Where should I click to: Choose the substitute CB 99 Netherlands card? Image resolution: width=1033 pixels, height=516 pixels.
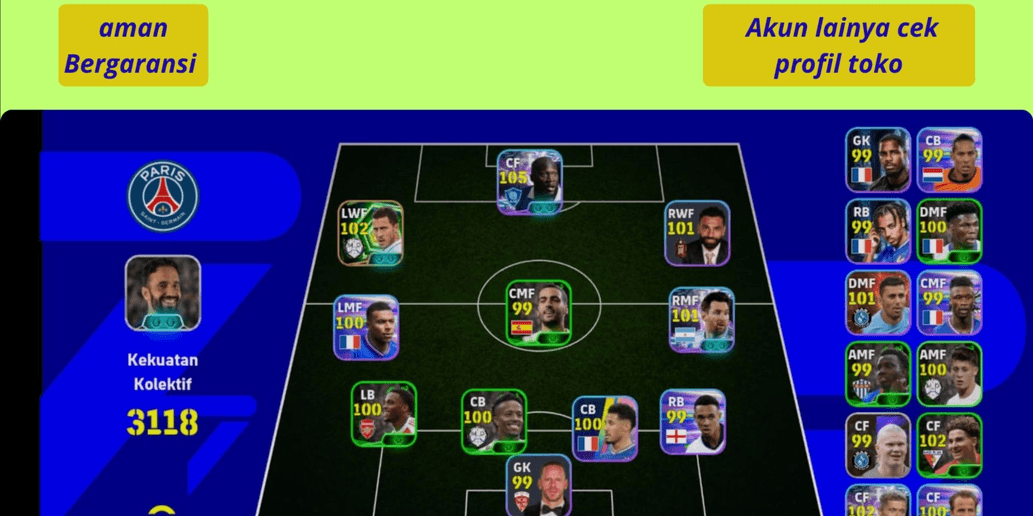click(x=949, y=160)
